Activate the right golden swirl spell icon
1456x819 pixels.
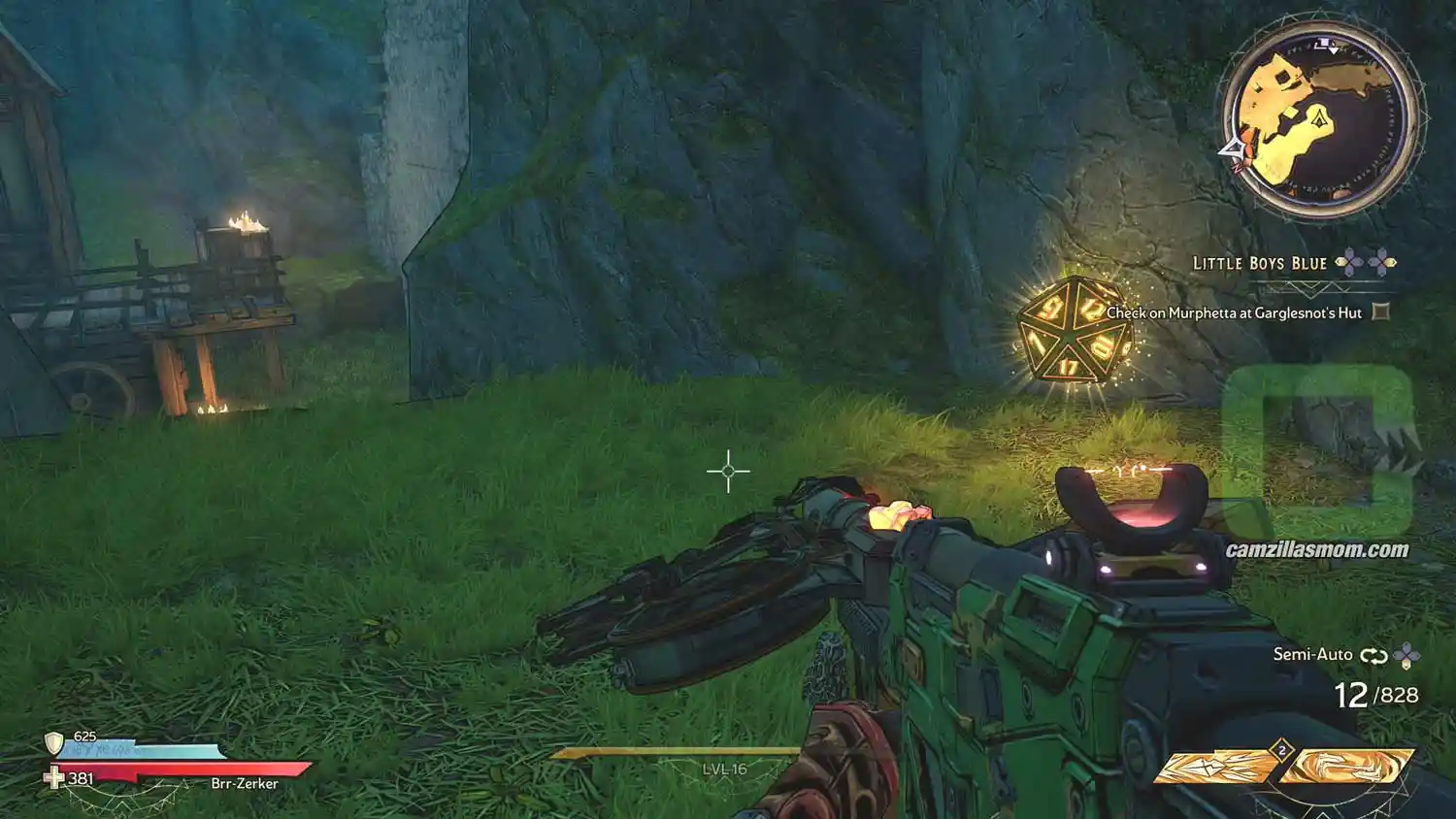coord(1346,767)
